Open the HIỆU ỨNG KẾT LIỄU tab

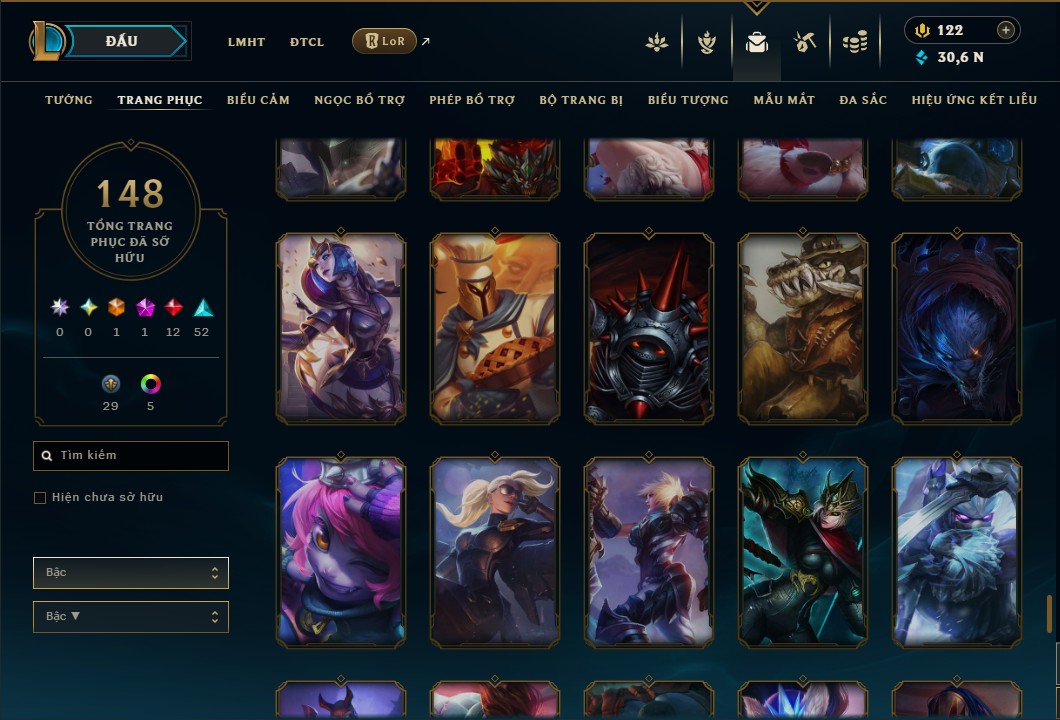[974, 100]
